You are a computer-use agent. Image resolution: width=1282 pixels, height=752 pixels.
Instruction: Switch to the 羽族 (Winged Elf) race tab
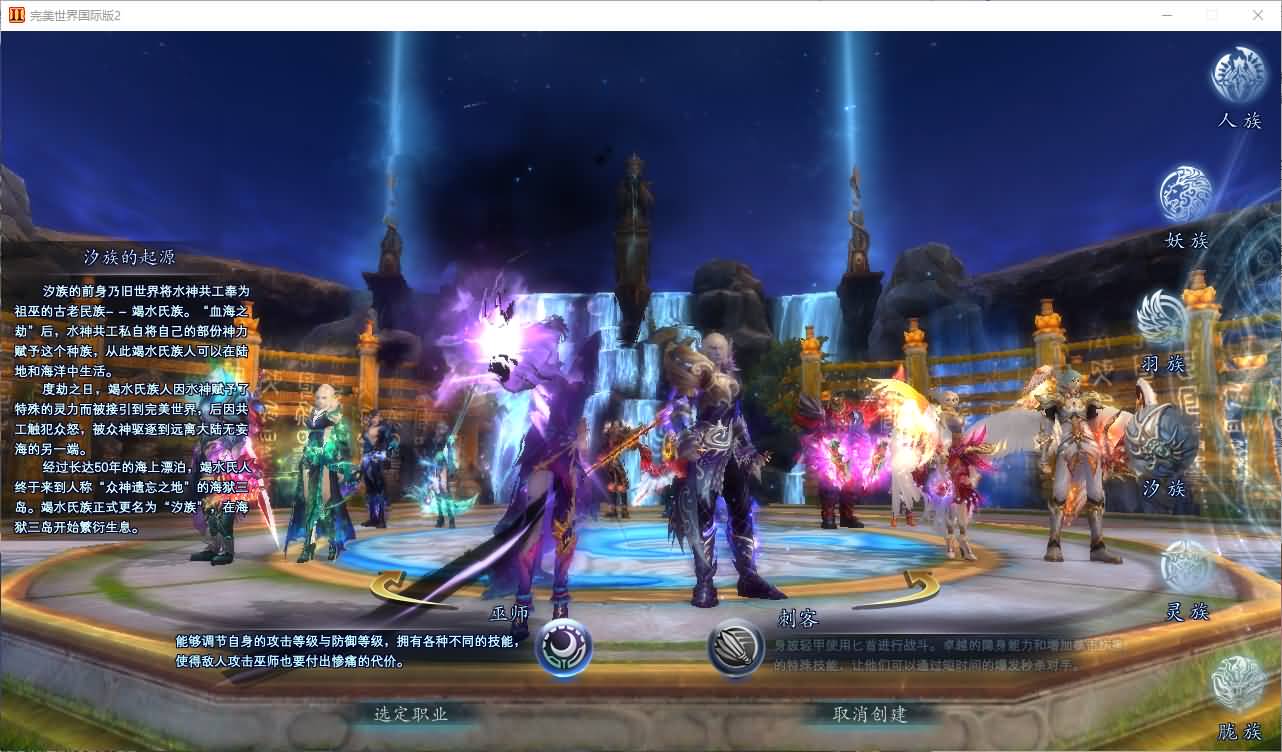click(1160, 315)
